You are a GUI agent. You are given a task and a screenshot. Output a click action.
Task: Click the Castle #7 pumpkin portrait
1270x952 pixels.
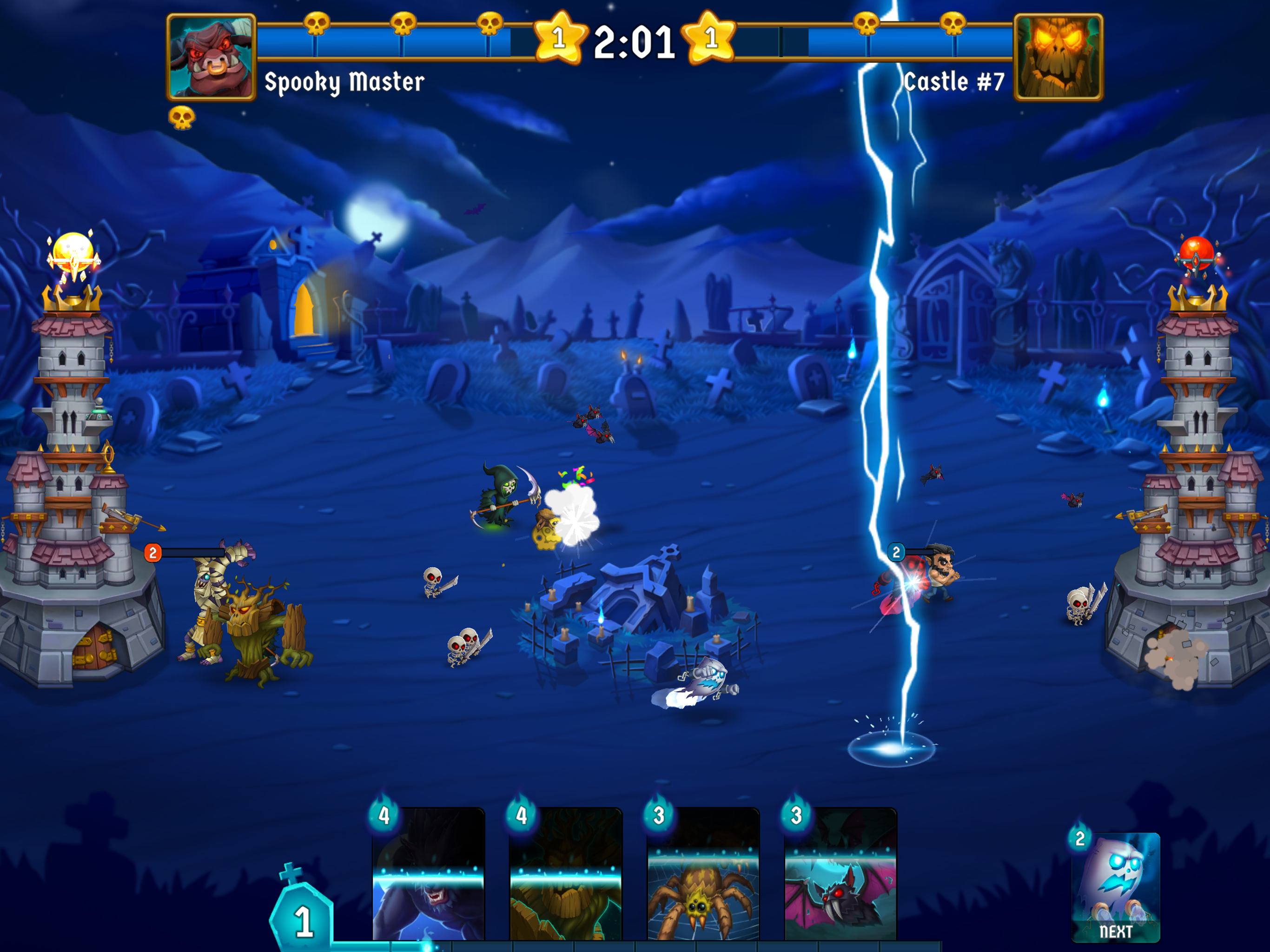[x=1059, y=58]
